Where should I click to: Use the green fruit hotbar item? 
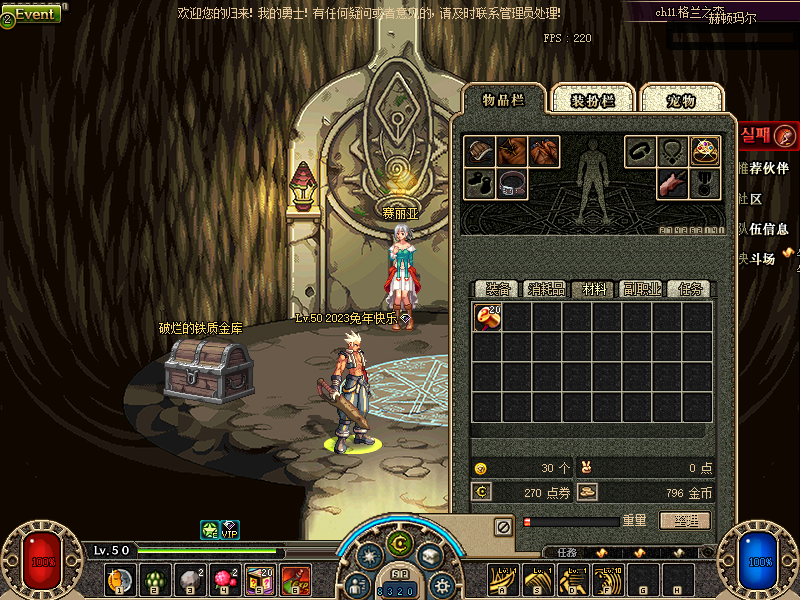[154, 578]
